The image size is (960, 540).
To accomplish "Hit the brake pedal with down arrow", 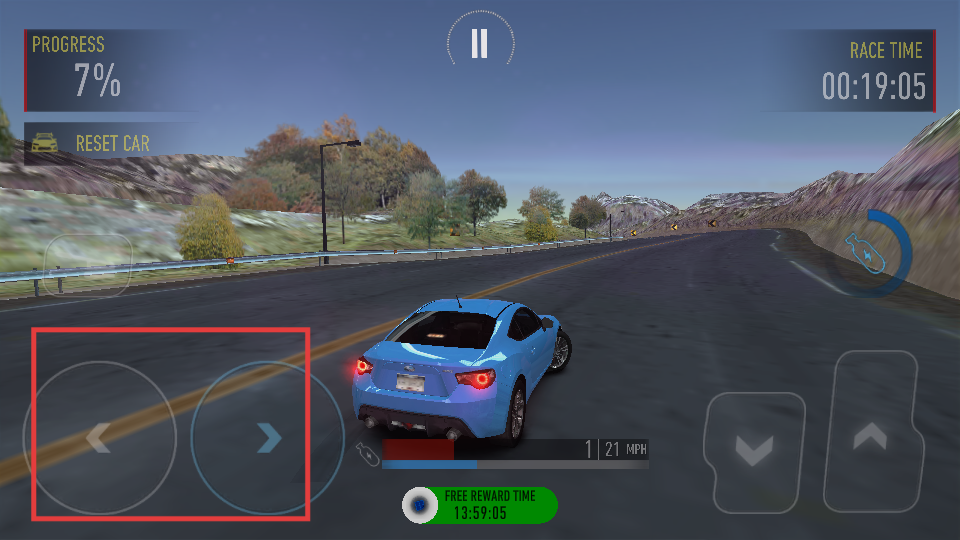I will coord(754,451).
